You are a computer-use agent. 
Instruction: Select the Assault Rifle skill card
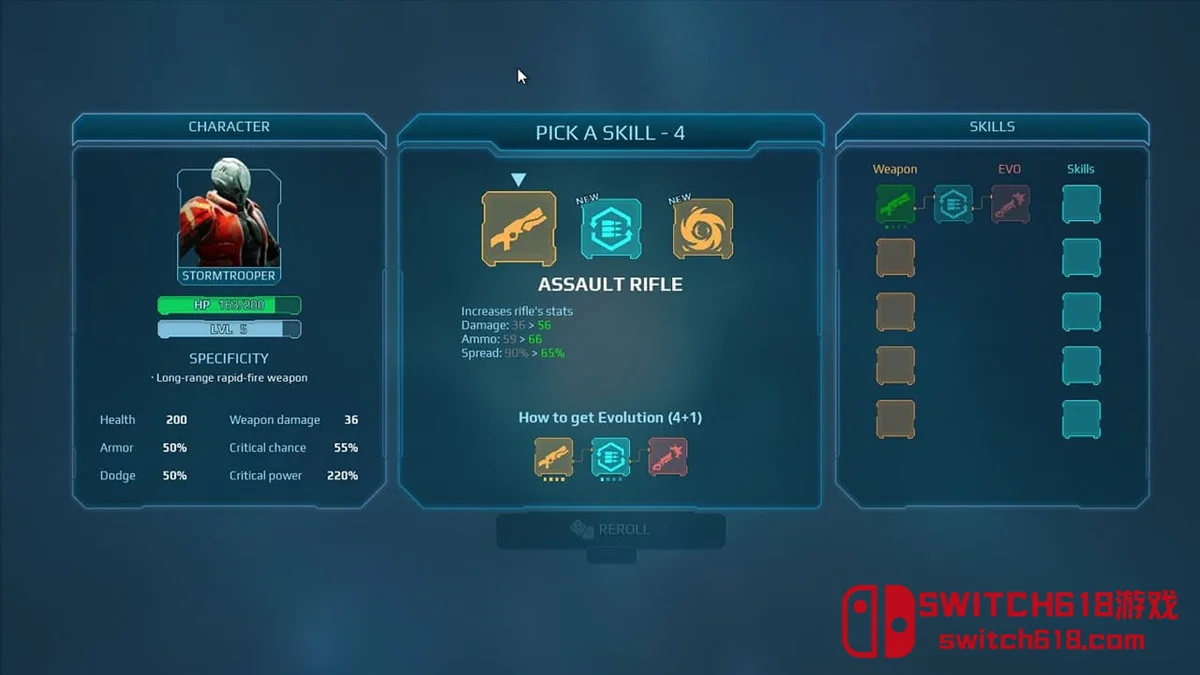[519, 229]
